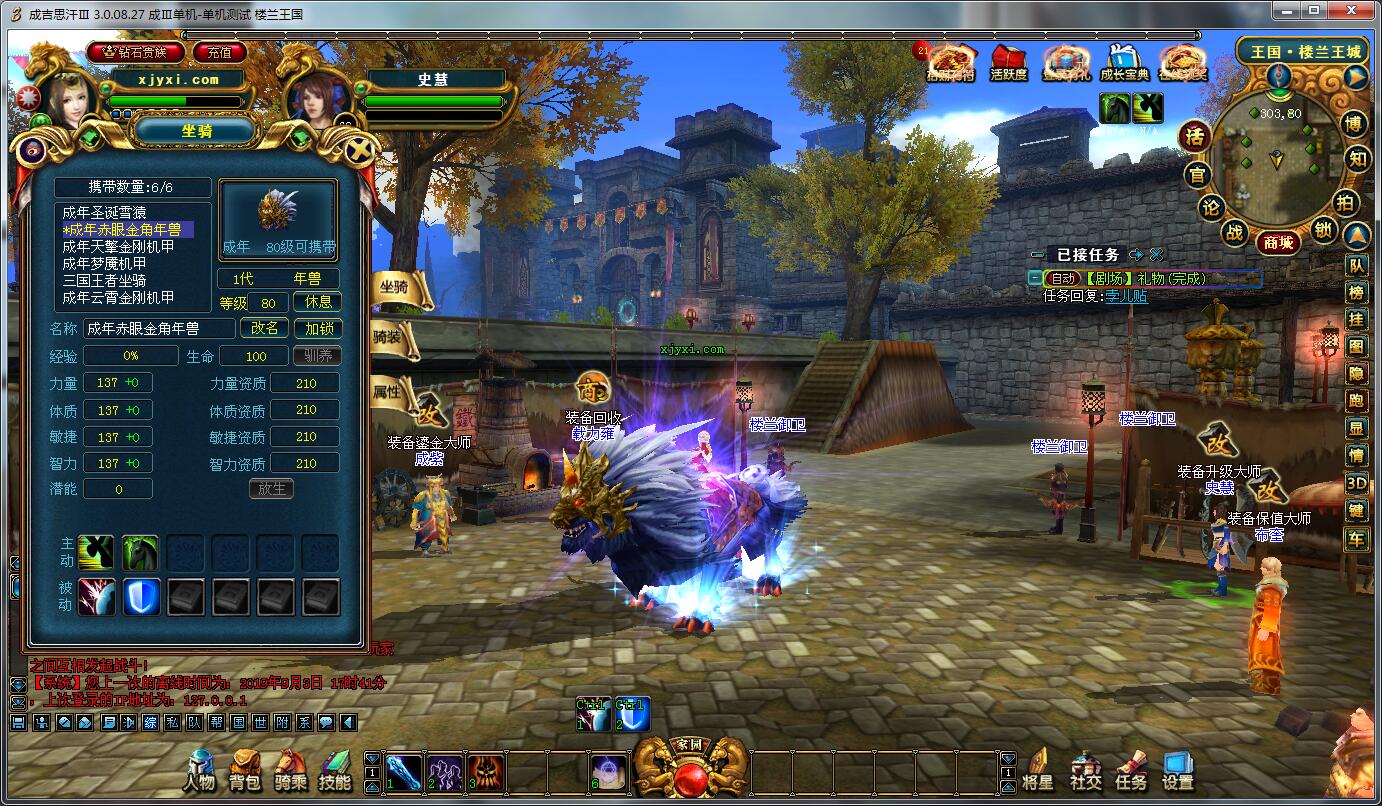Click the 休息 rest button
This screenshot has width=1382, height=806.
[x=318, y=302]
